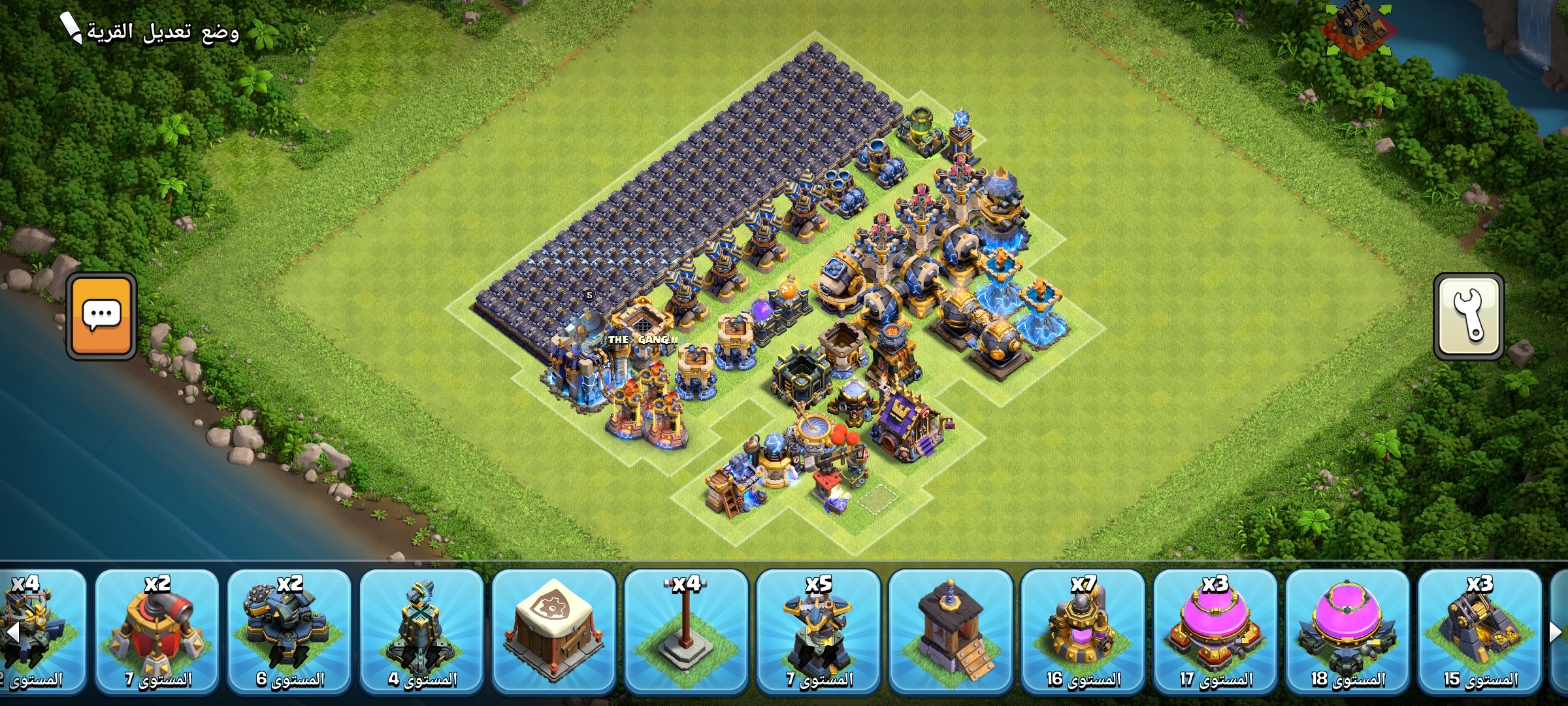Show earlier buildings with the left tray arrow
The height and width of the screenshot is (706, 1568).
12,632
